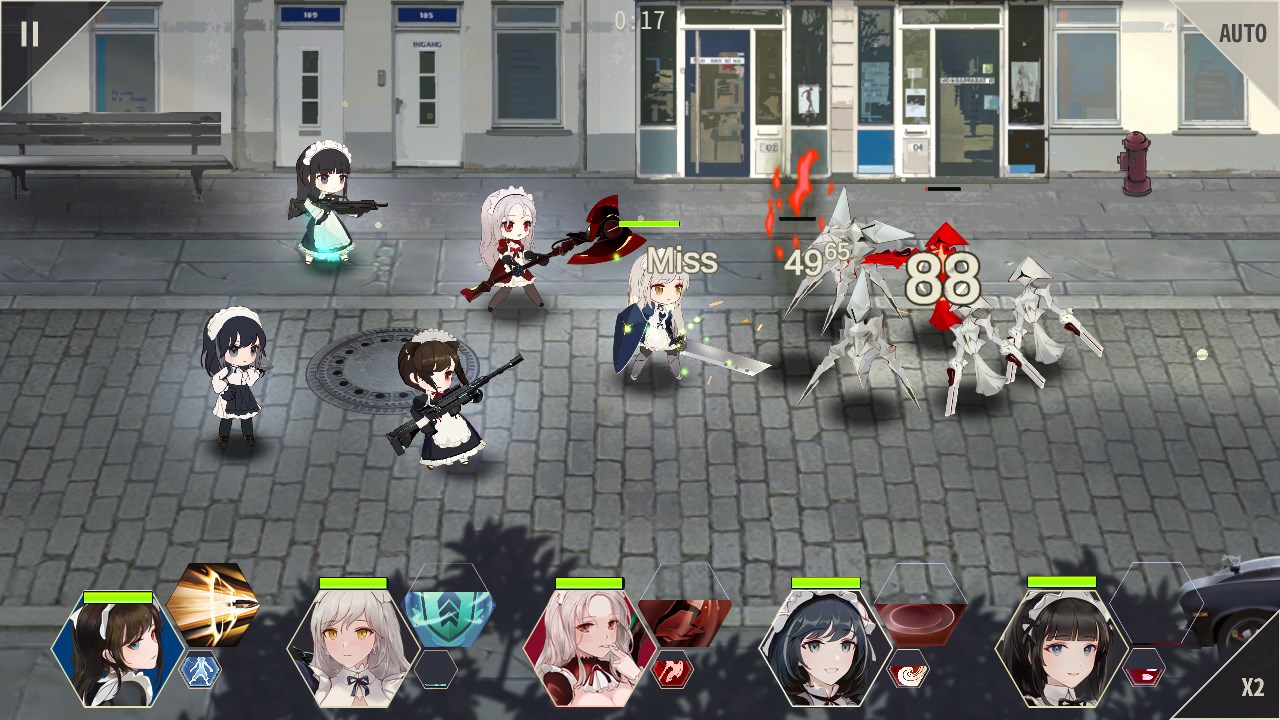The width and height of the screenshot is (1280, 720).
Task: Click the 0:17 battle timer
Action: click(638, 18)
